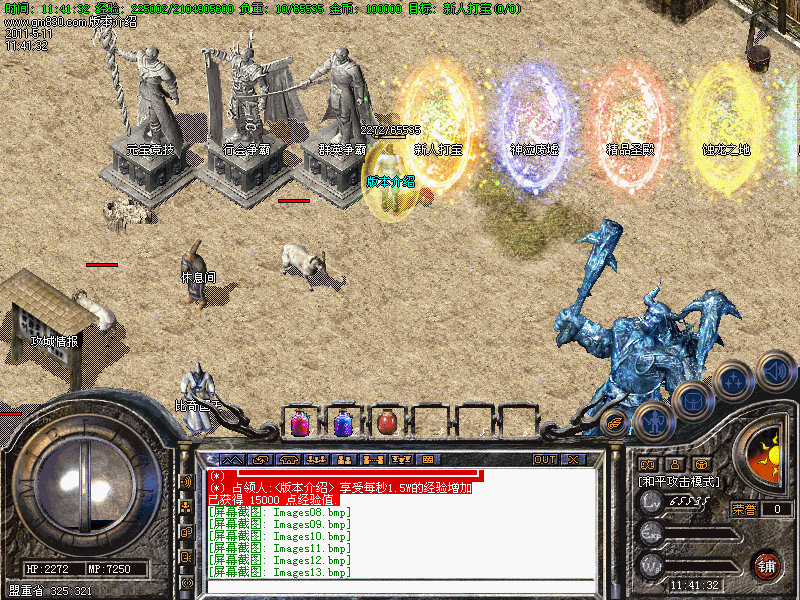Open the 荣誉 honor label button
800x600 pixels.
[x=744, y=509]
